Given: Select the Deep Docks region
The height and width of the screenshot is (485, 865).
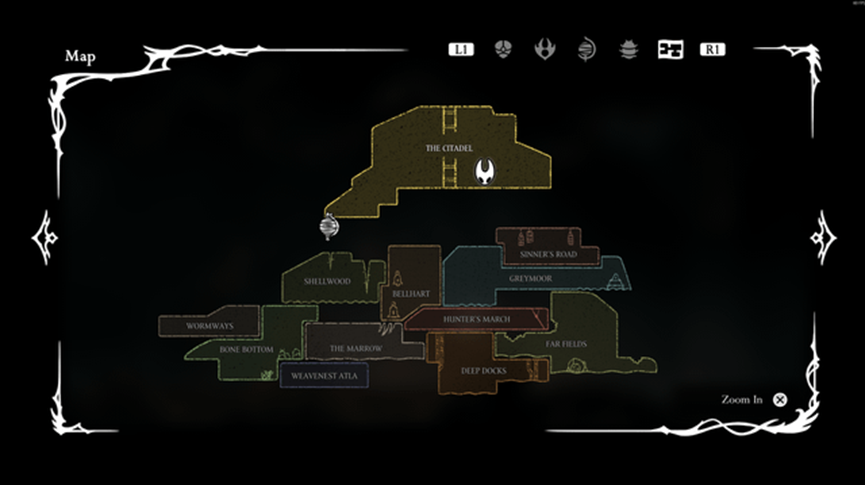Looking at the screenshot, I should click(484, 370).
